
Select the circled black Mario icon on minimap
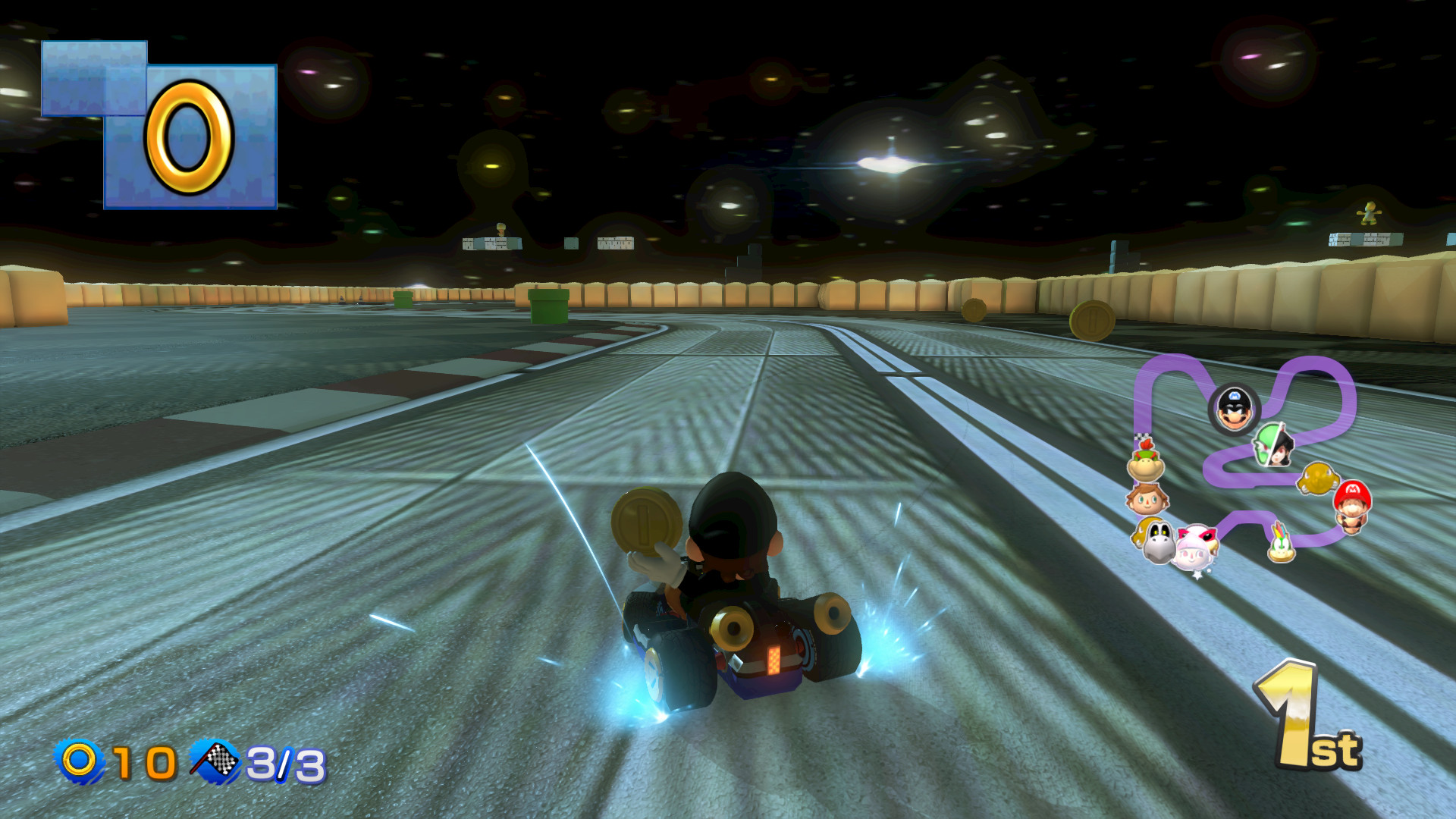tap(1235, 406)
